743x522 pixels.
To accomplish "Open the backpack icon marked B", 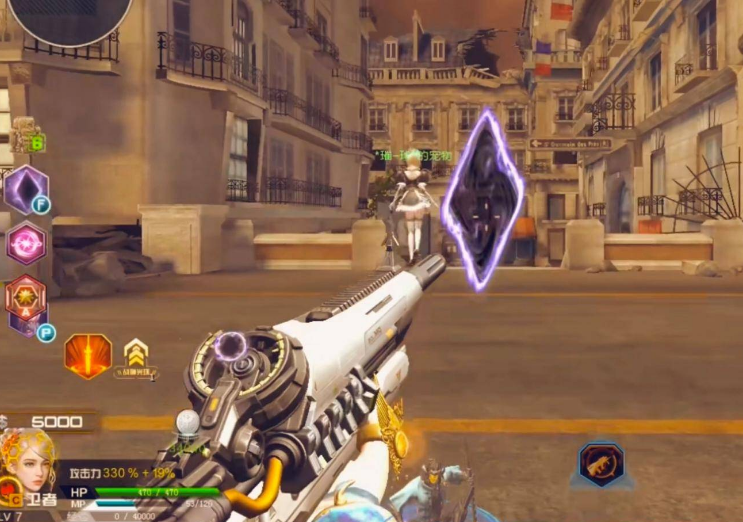I will [26, 134].
